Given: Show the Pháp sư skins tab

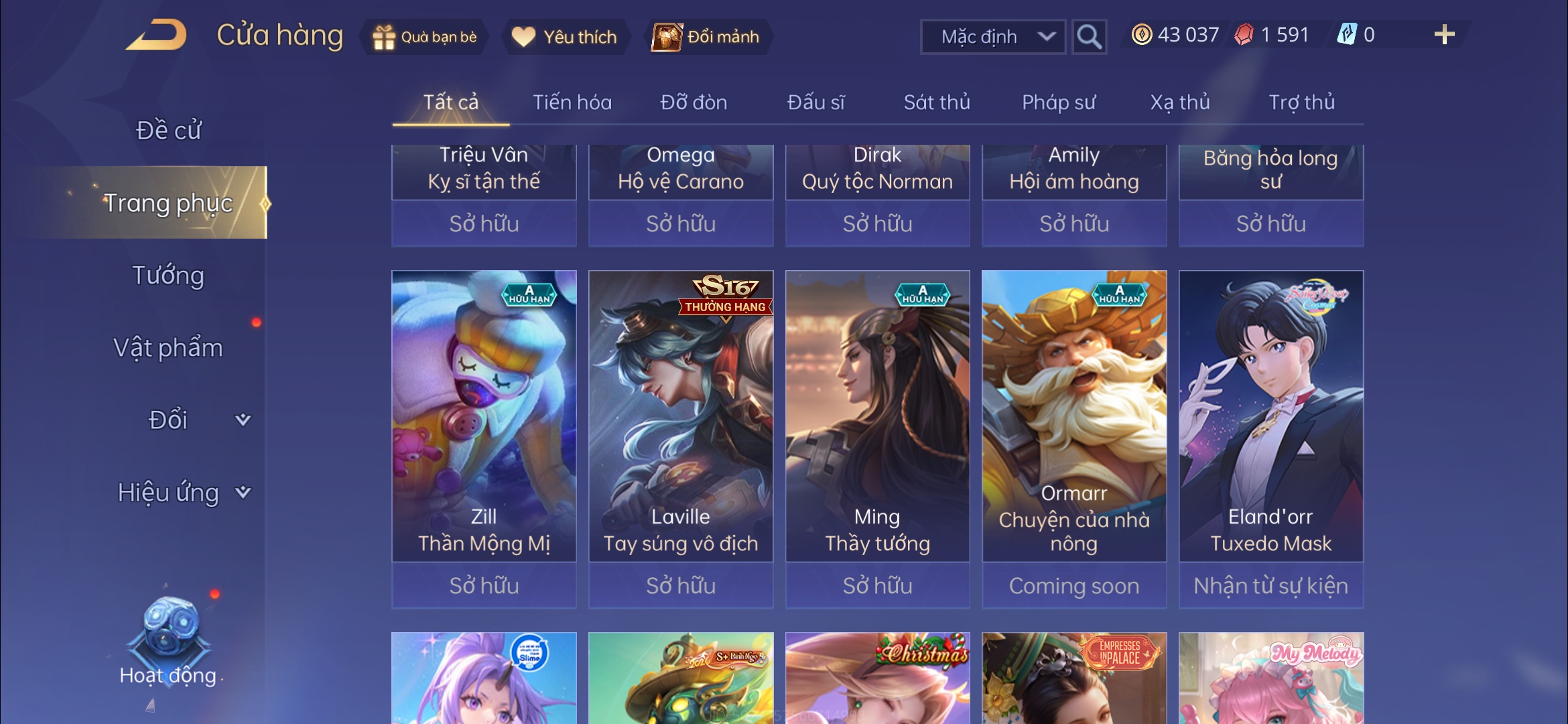Looking at the screenshot, I should click(1059, 103).
